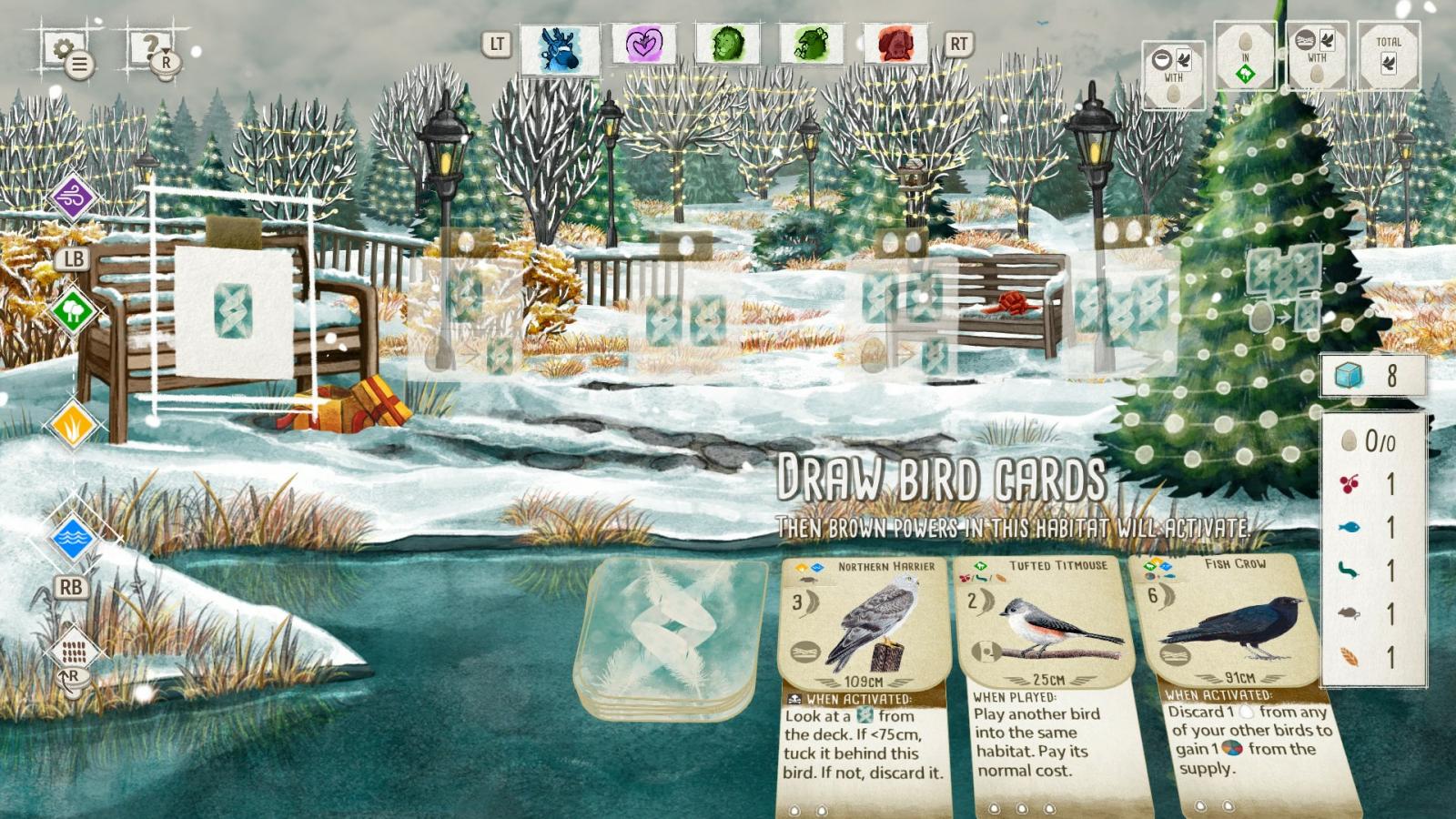Select the green bird with flowers avatar
Viewport: 1456px width, 819px height.
pyautogui.click(x=811, y=44)
